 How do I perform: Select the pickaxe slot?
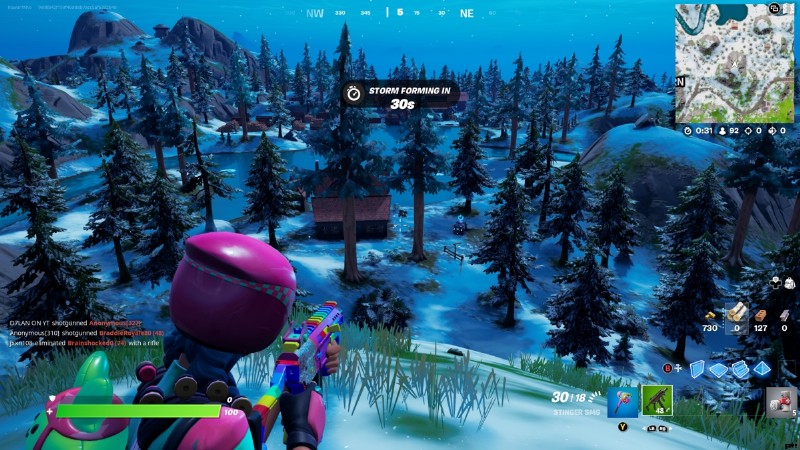[622, 400]
